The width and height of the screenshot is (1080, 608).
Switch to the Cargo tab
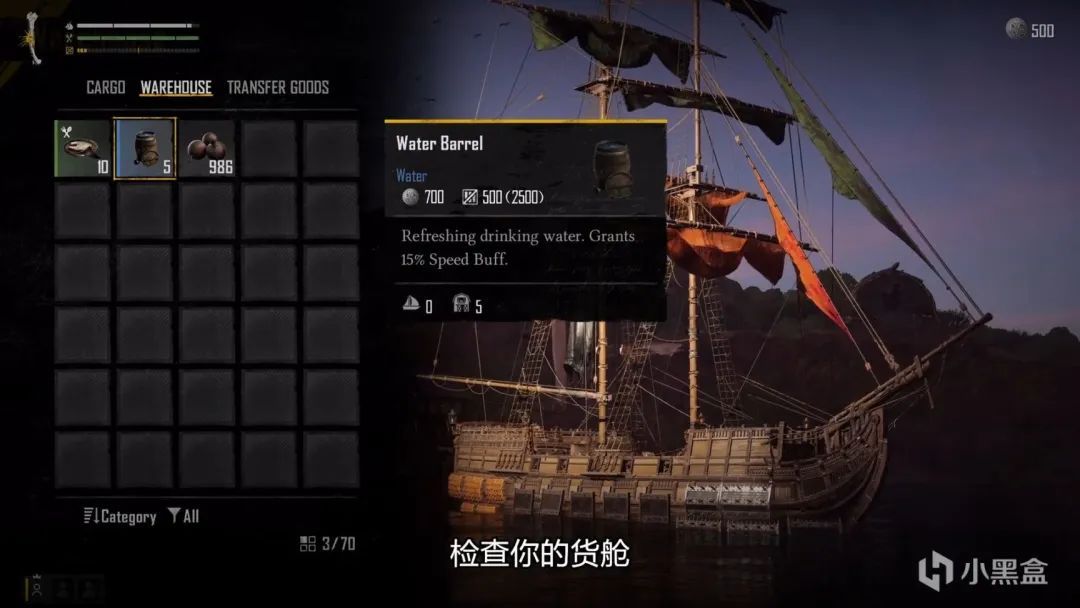tap(105, 87)
